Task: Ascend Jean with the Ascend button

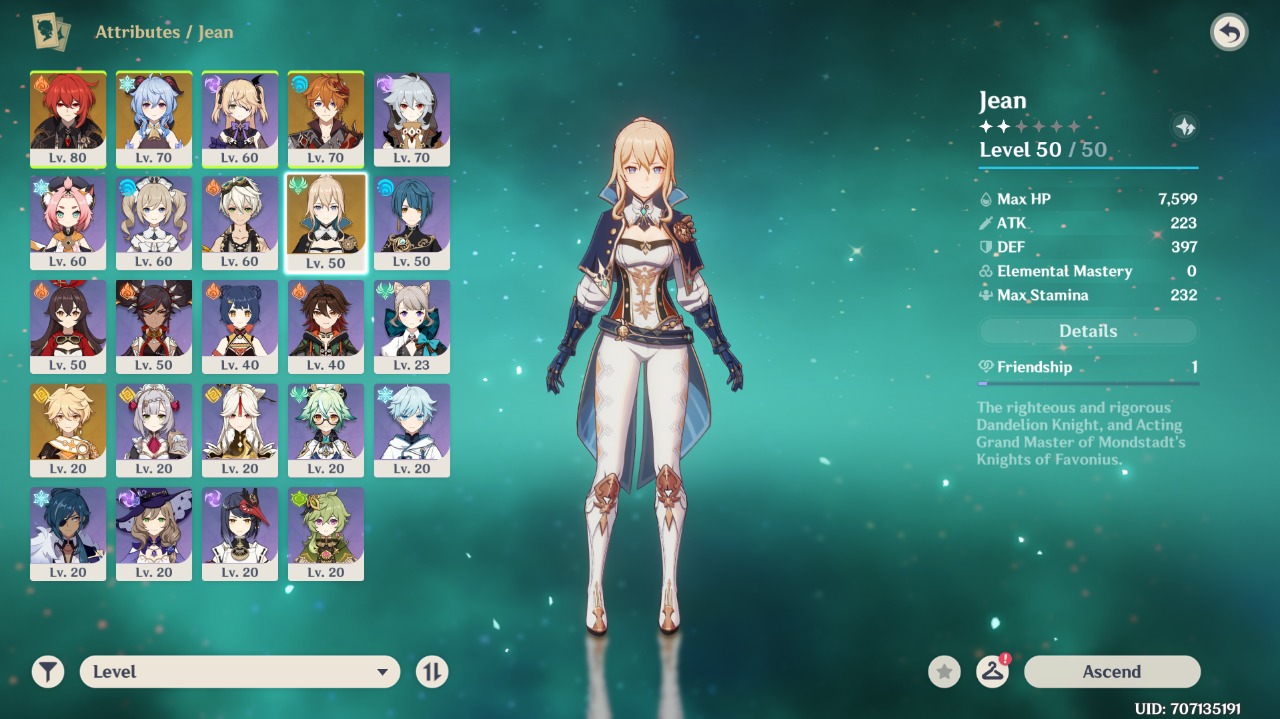Action: click(x=1111, y=672)
